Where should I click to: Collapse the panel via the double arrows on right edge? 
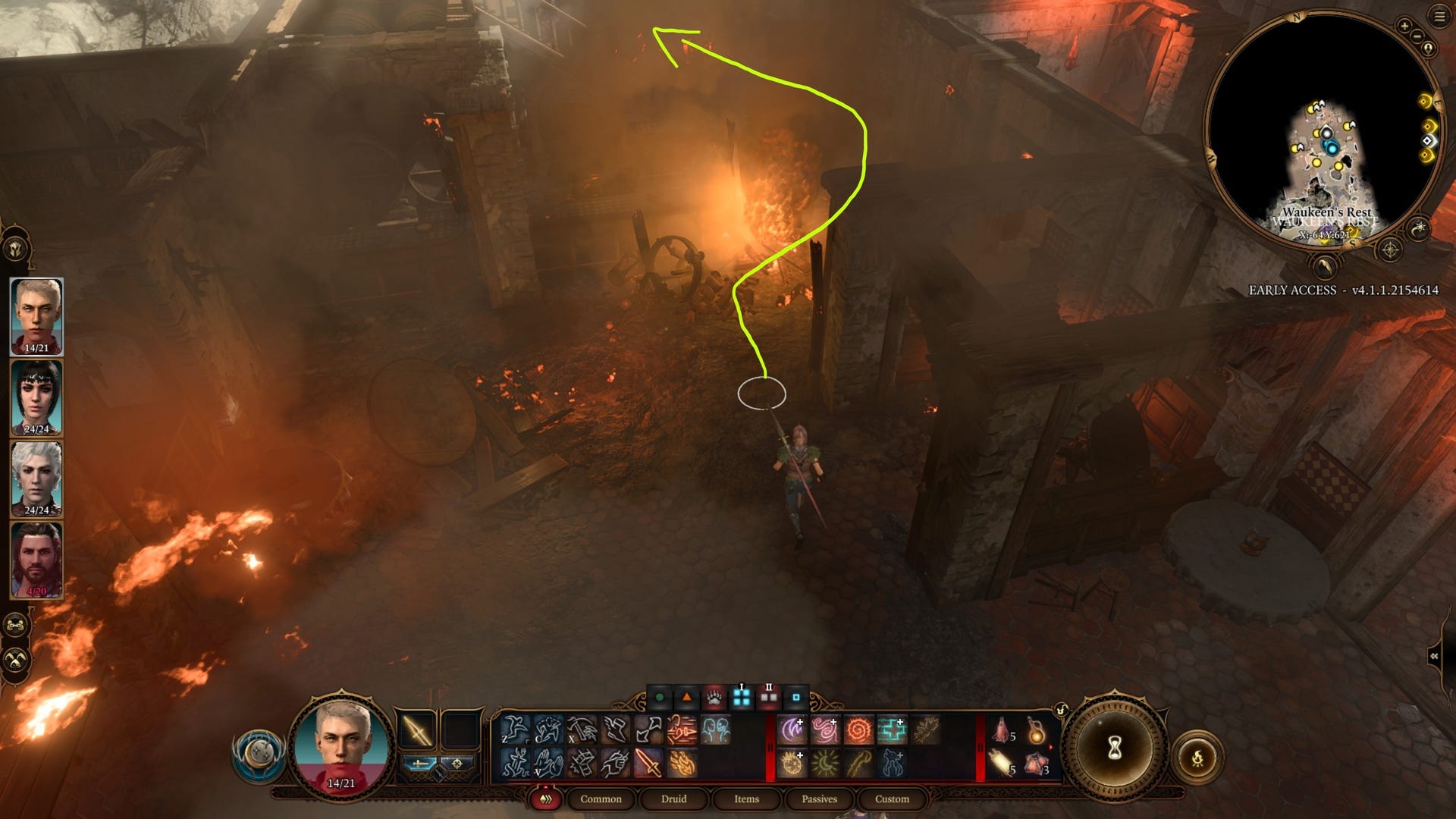pyautogui.click(x=1435, y=657)
